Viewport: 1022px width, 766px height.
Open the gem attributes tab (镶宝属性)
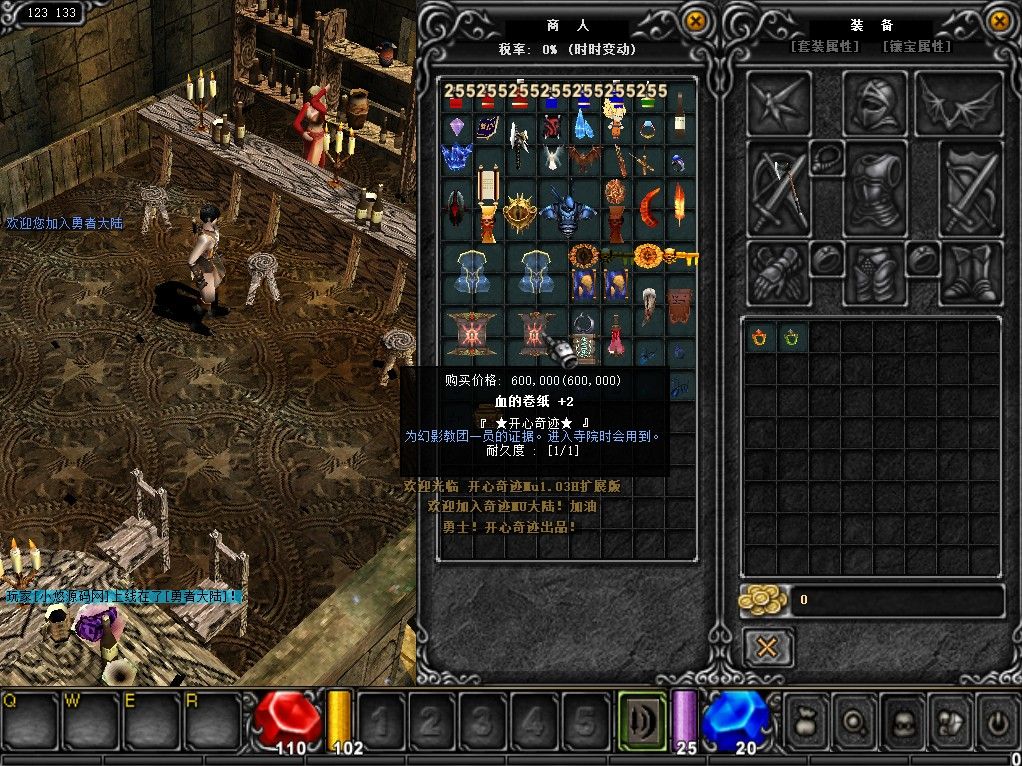916,47
